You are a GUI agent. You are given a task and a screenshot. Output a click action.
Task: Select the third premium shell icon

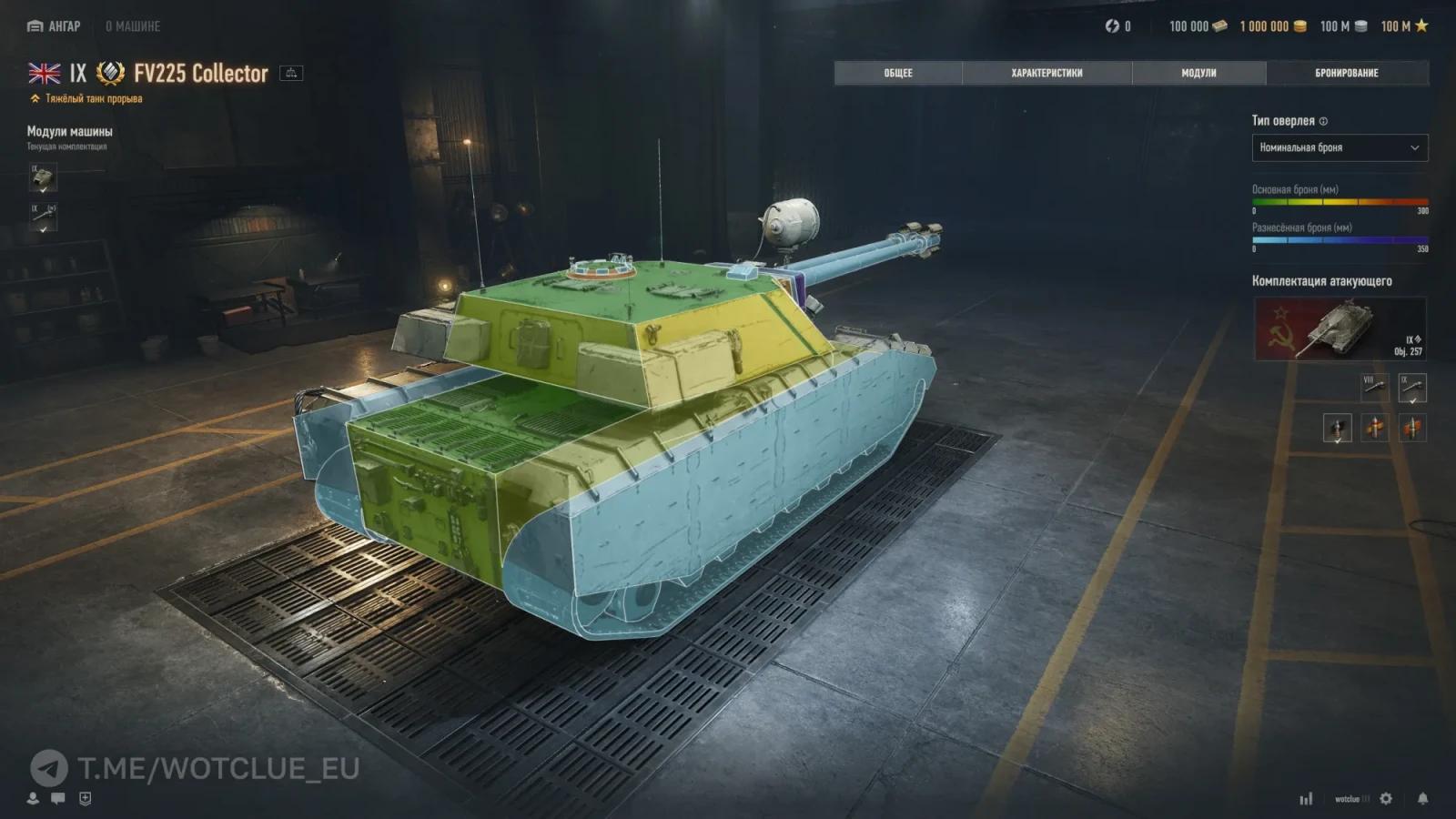pyautogui.click(x=1413, y=426)
